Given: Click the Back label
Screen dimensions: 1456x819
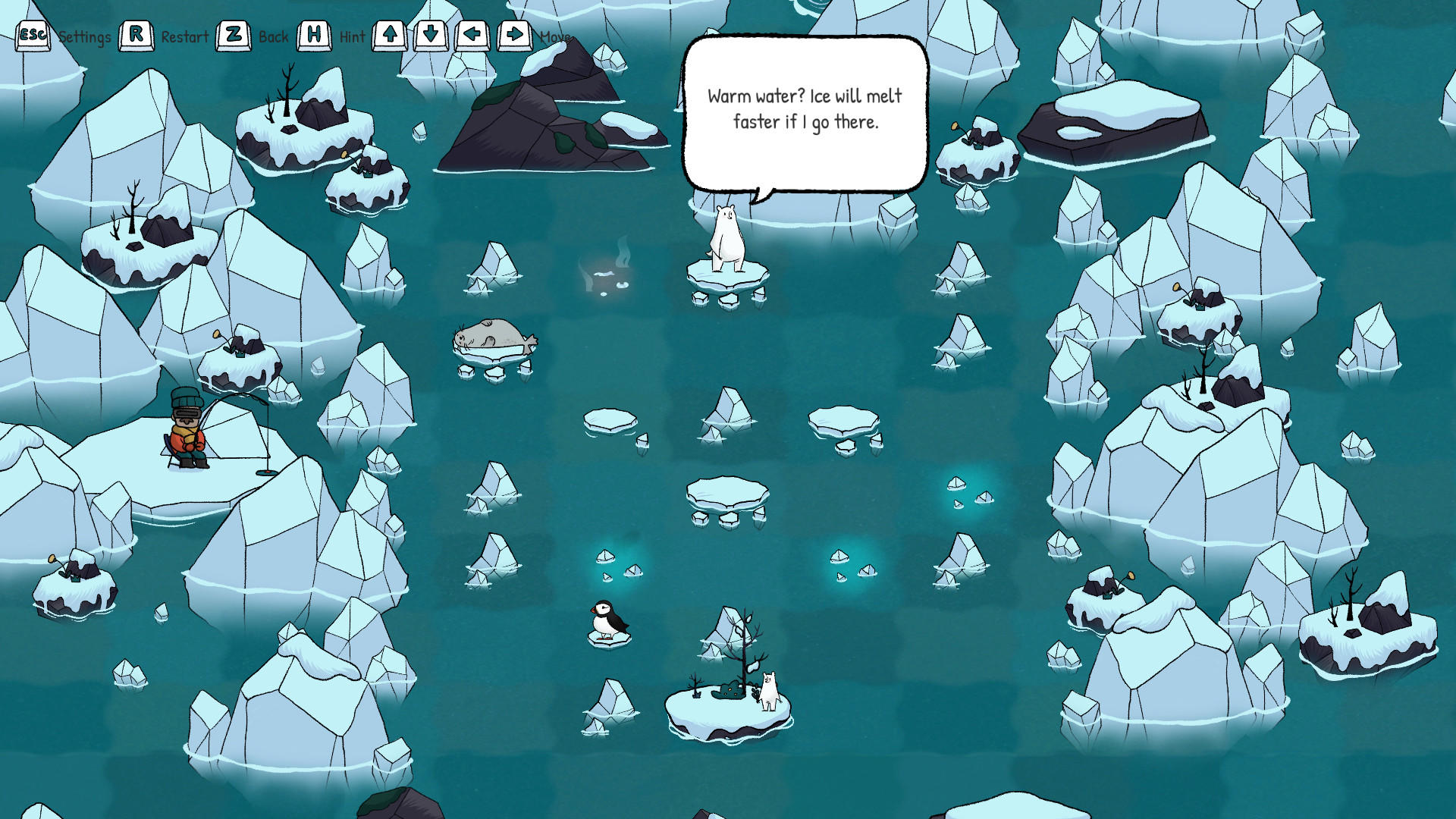Looking at the screenshot, I should pyautogui.click(x=273, y=36).
